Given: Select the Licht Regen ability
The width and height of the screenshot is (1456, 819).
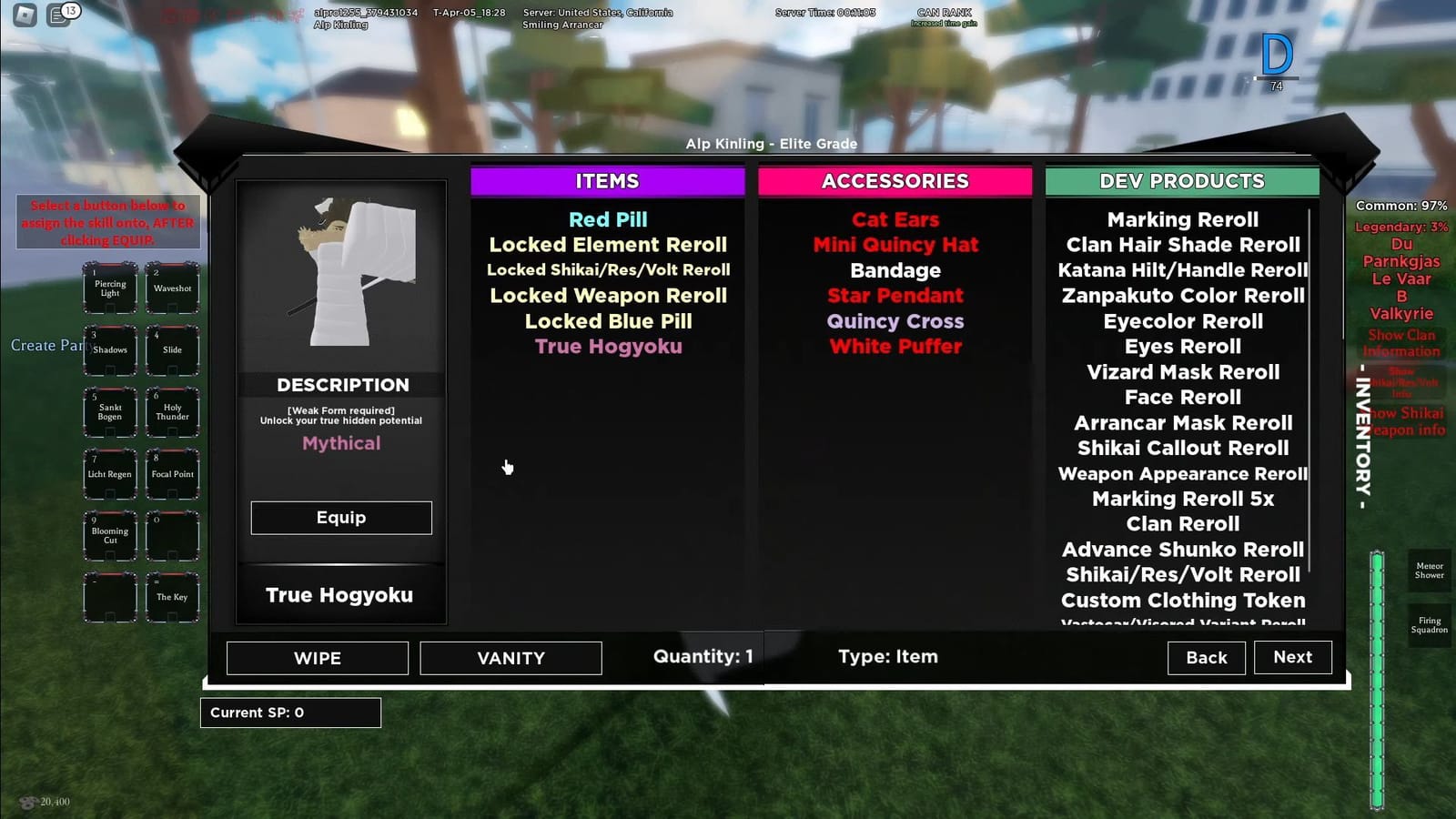Looking at the screenshot, I should [109, 473].
